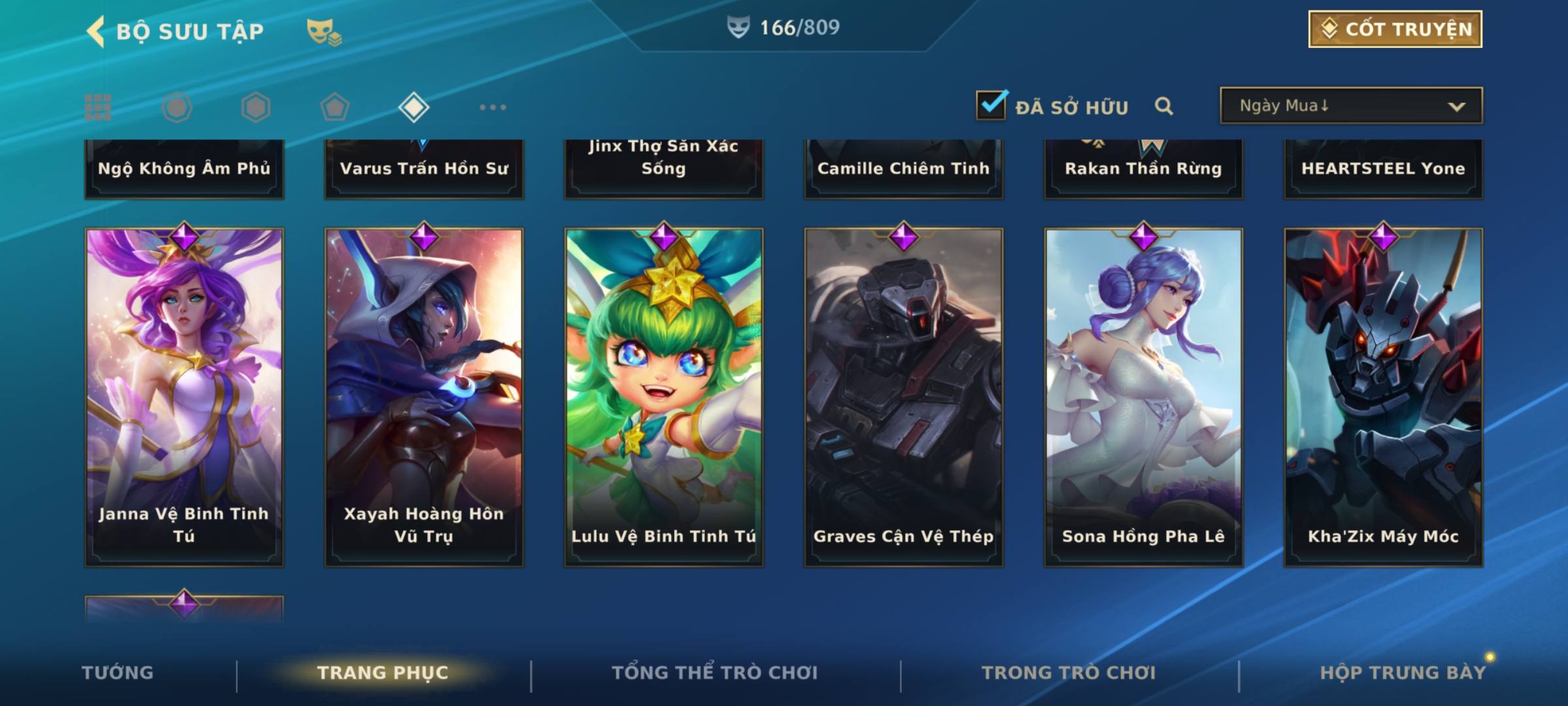This screenshot has height=706, width=1568.
Task: Choose the diamond rarity filter icon
Action: (414, 107)
